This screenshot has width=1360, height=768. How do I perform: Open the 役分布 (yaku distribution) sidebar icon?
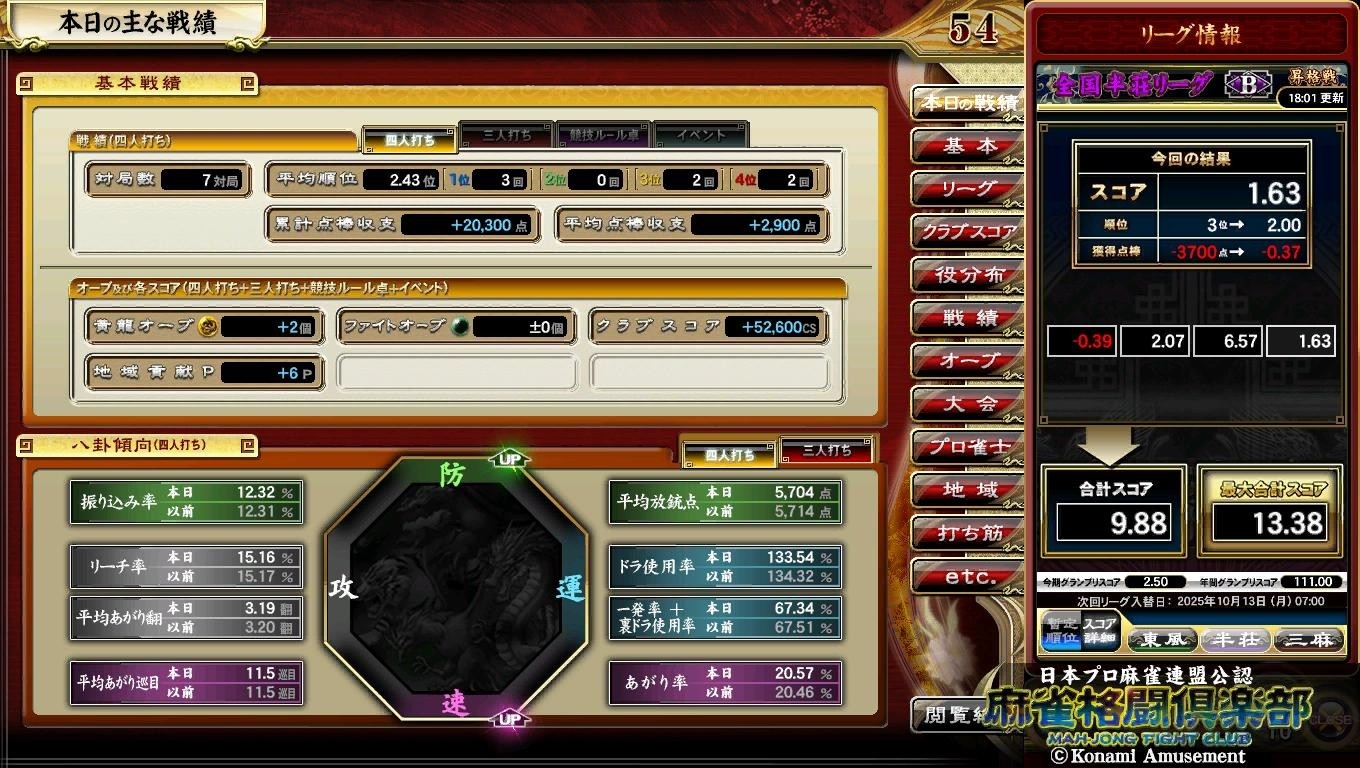966,275
